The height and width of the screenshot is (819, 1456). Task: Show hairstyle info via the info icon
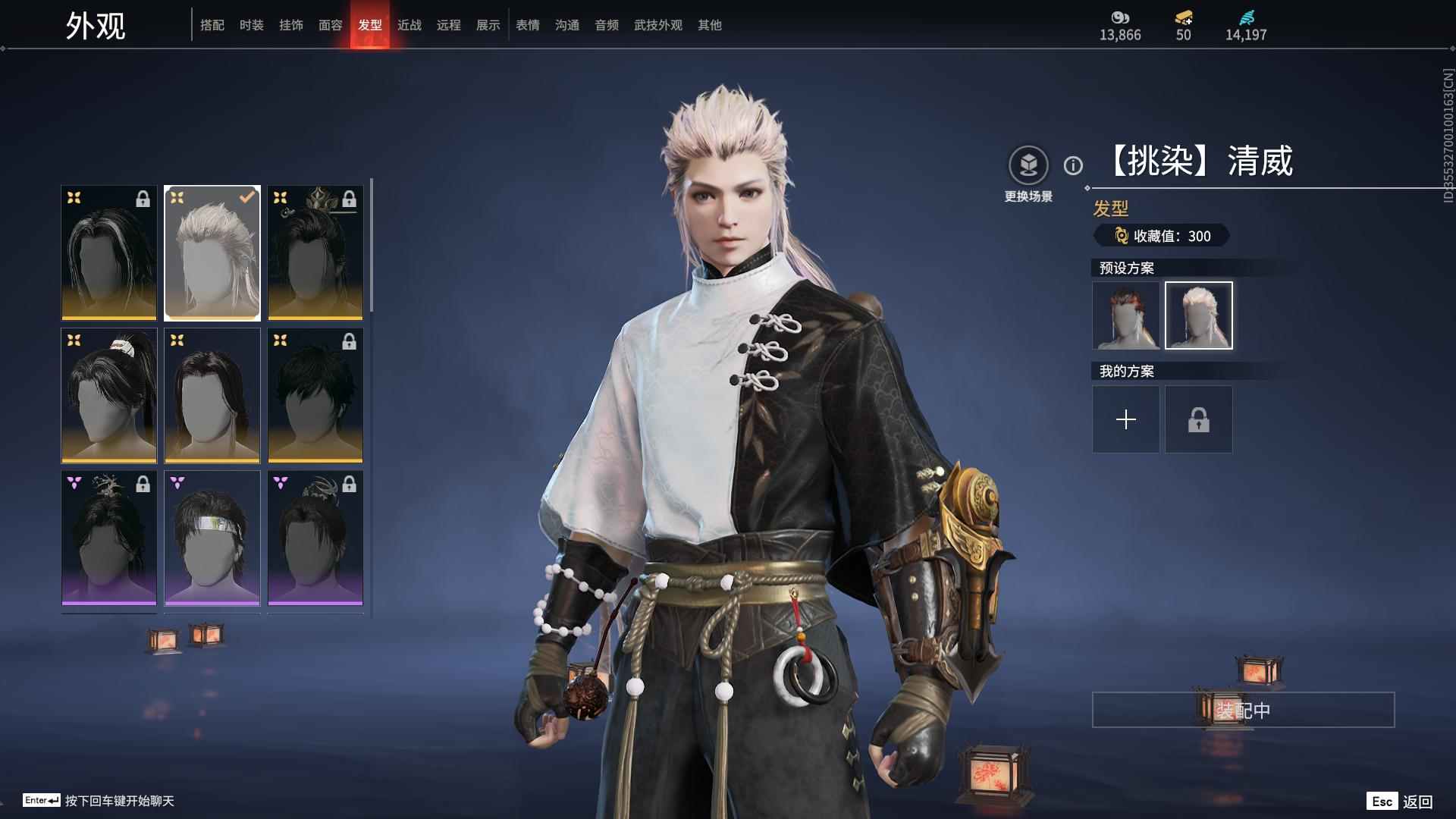[x=1073, y=165]
